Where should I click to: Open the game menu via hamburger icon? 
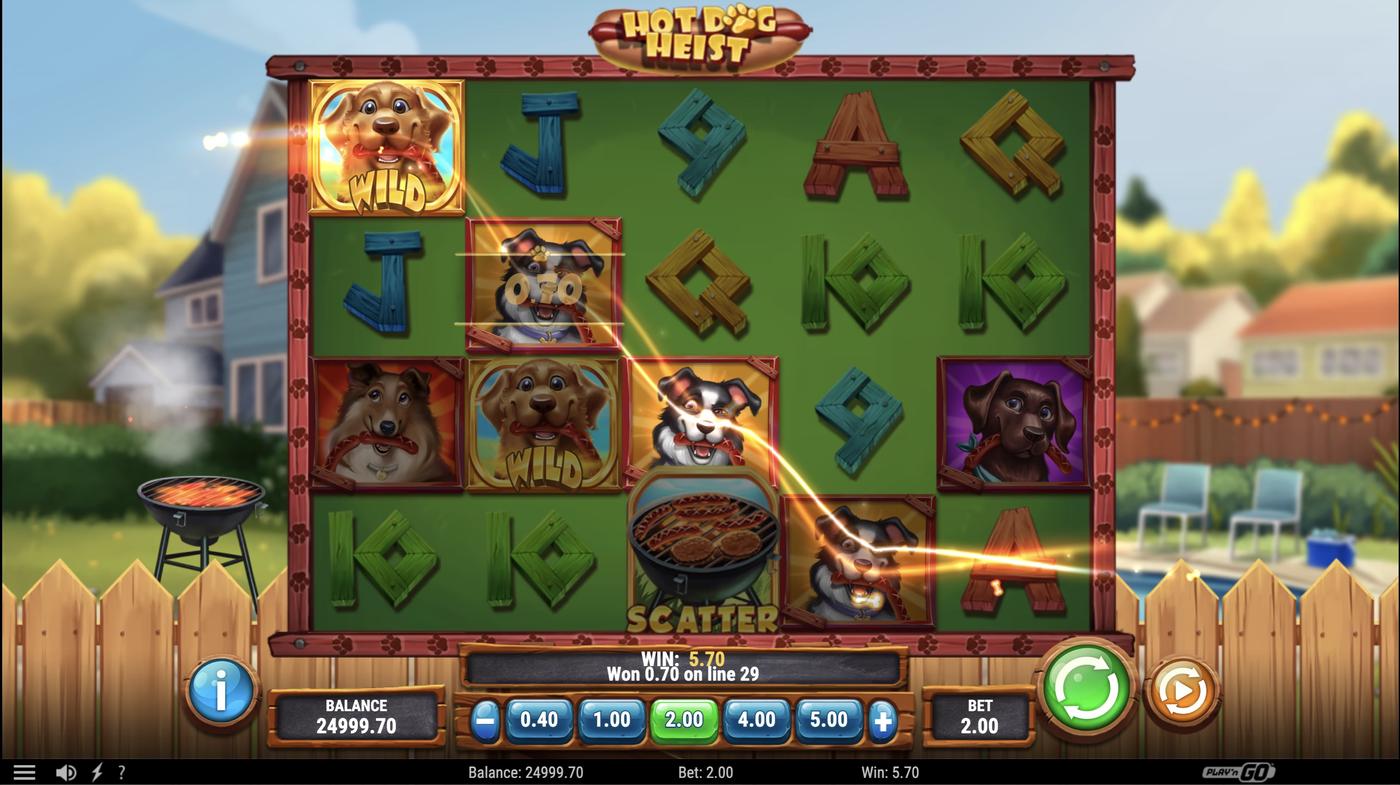click(x=22, y=770)
